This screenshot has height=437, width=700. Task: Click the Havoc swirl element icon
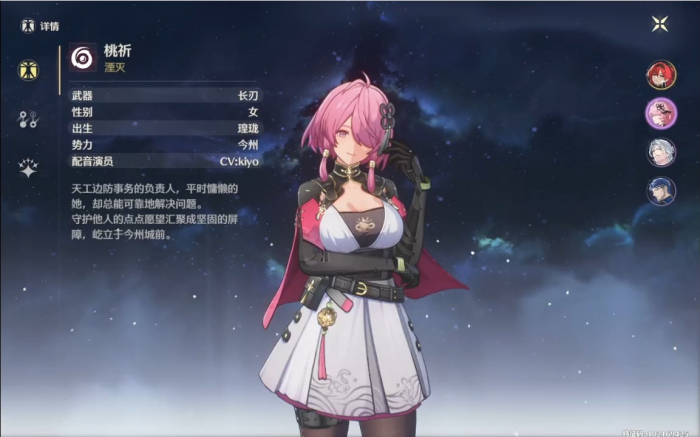point(82,58)
